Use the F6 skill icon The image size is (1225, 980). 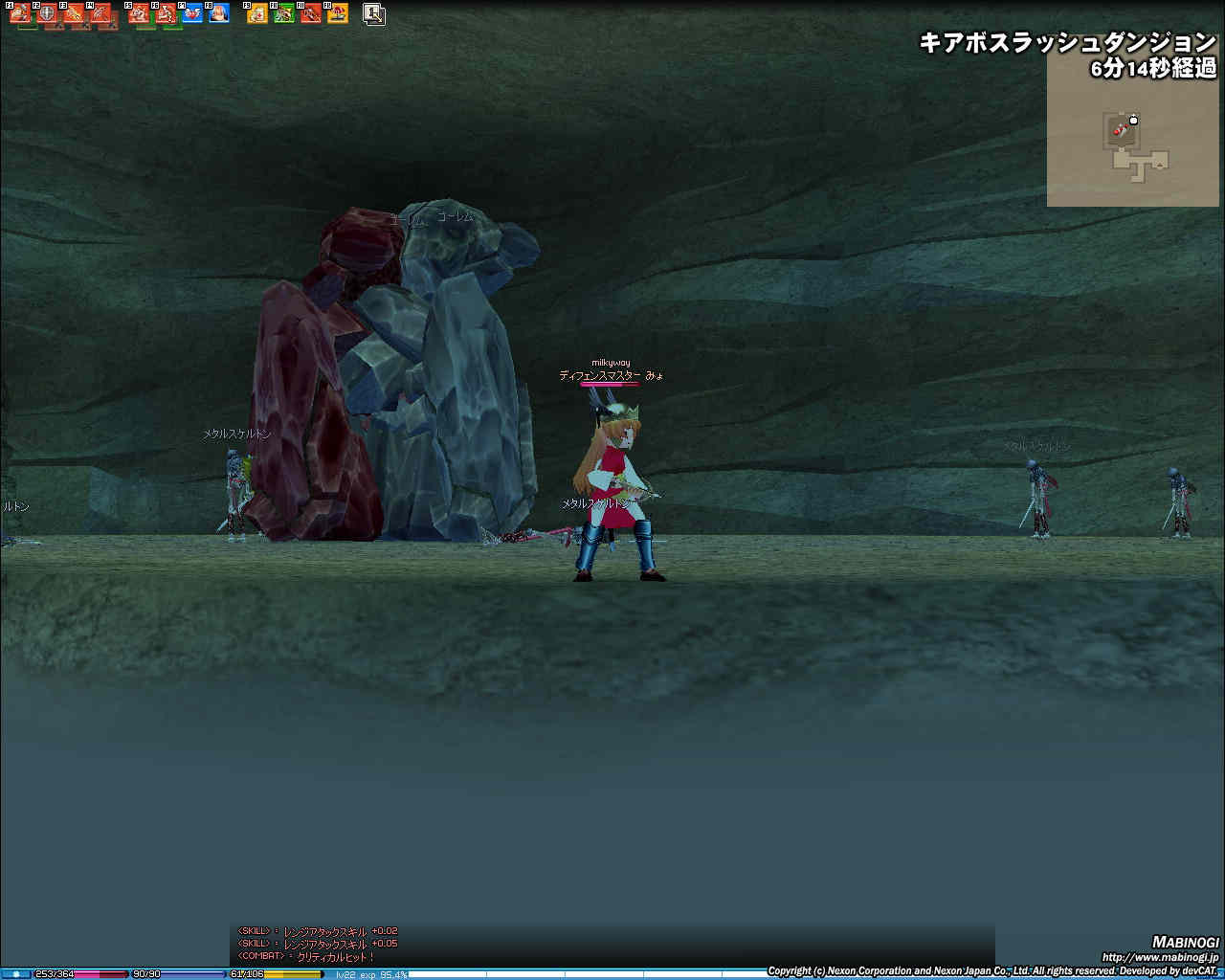(167, 13)
